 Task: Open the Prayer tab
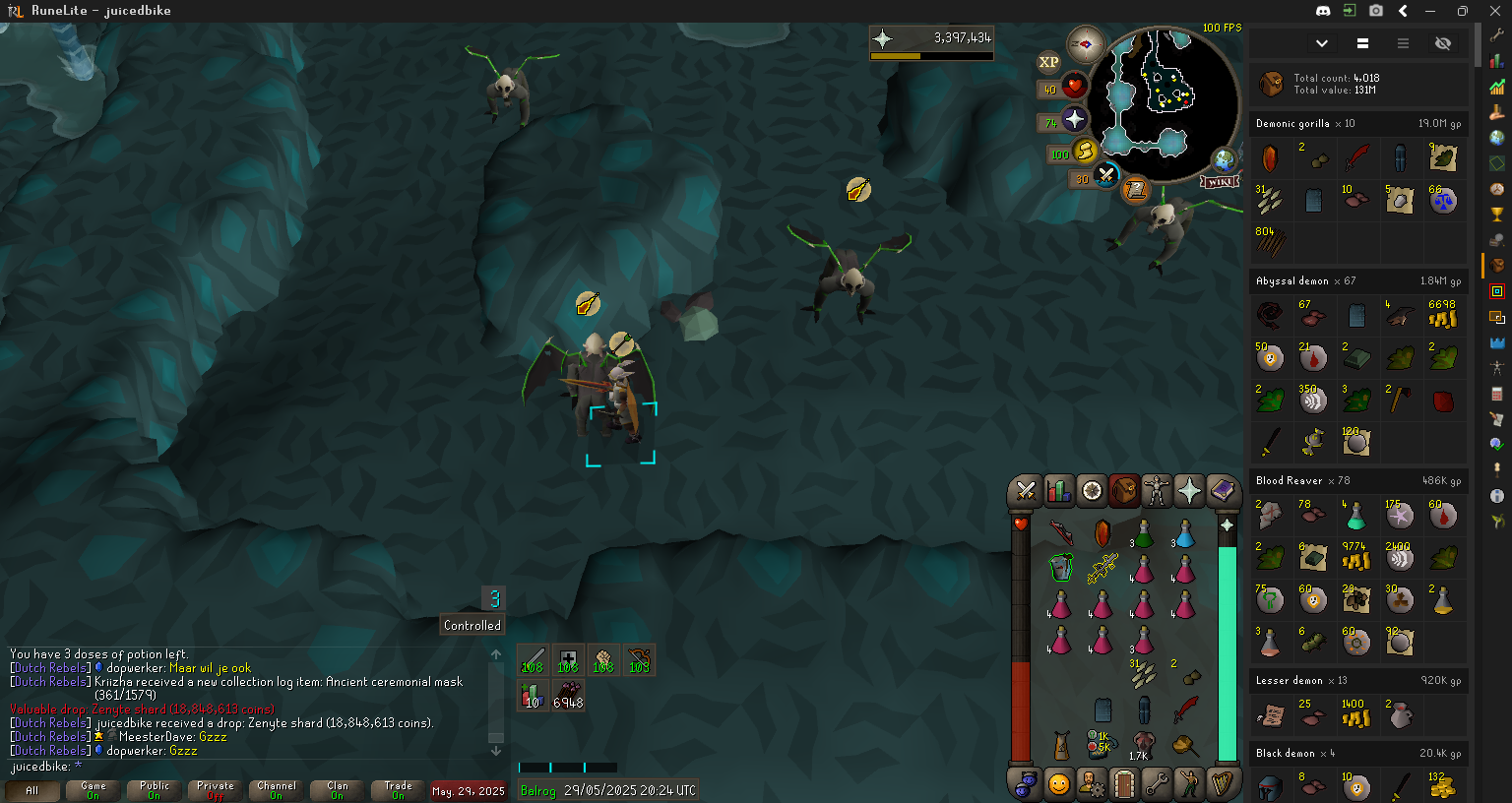pyautogui.click(x=1189, y=490)
